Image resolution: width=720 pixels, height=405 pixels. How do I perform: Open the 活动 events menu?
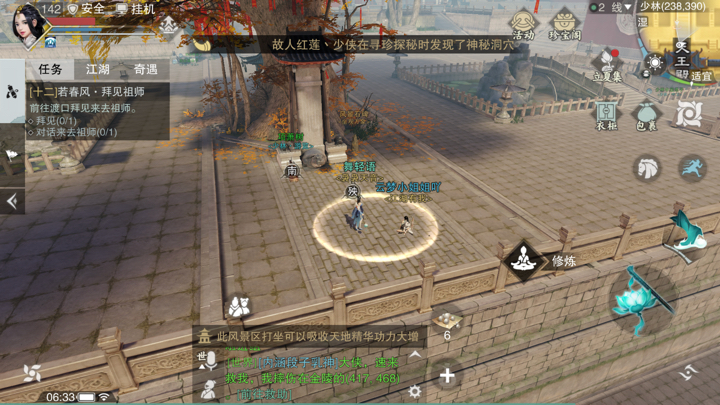point(523,24)
